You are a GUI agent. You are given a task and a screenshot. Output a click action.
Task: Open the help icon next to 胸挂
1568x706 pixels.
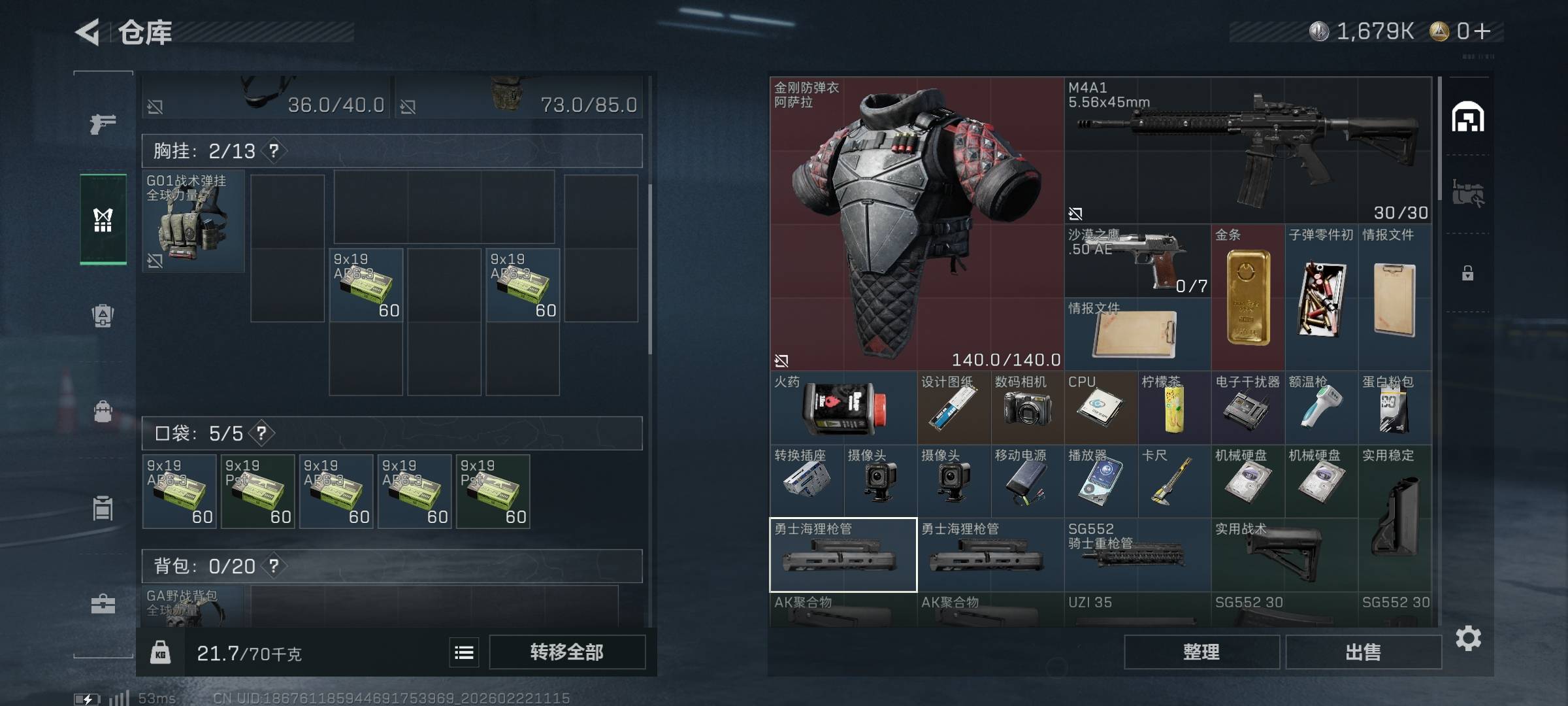[274, 151]
